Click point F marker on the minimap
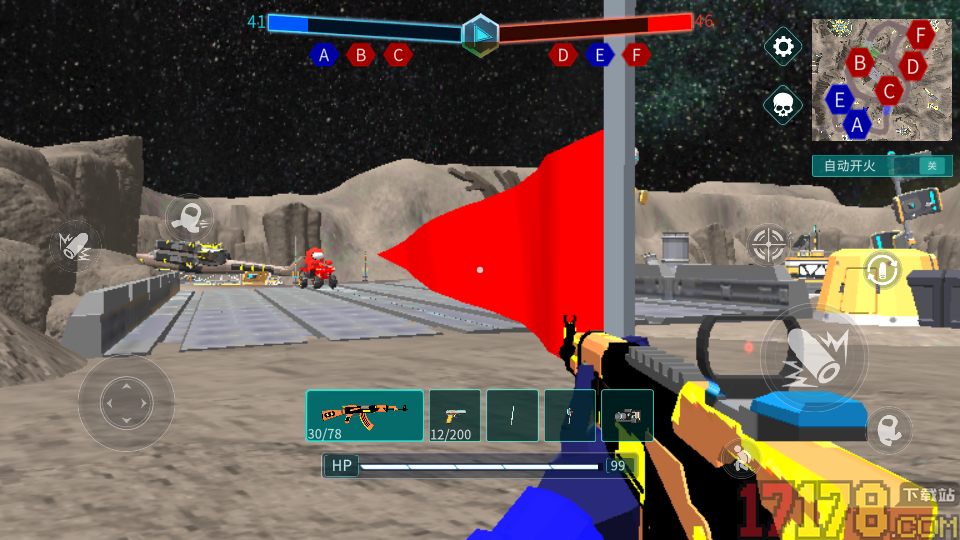Viewport: 960px width, 540px height. pyautogui.click(x=921, y=35)
